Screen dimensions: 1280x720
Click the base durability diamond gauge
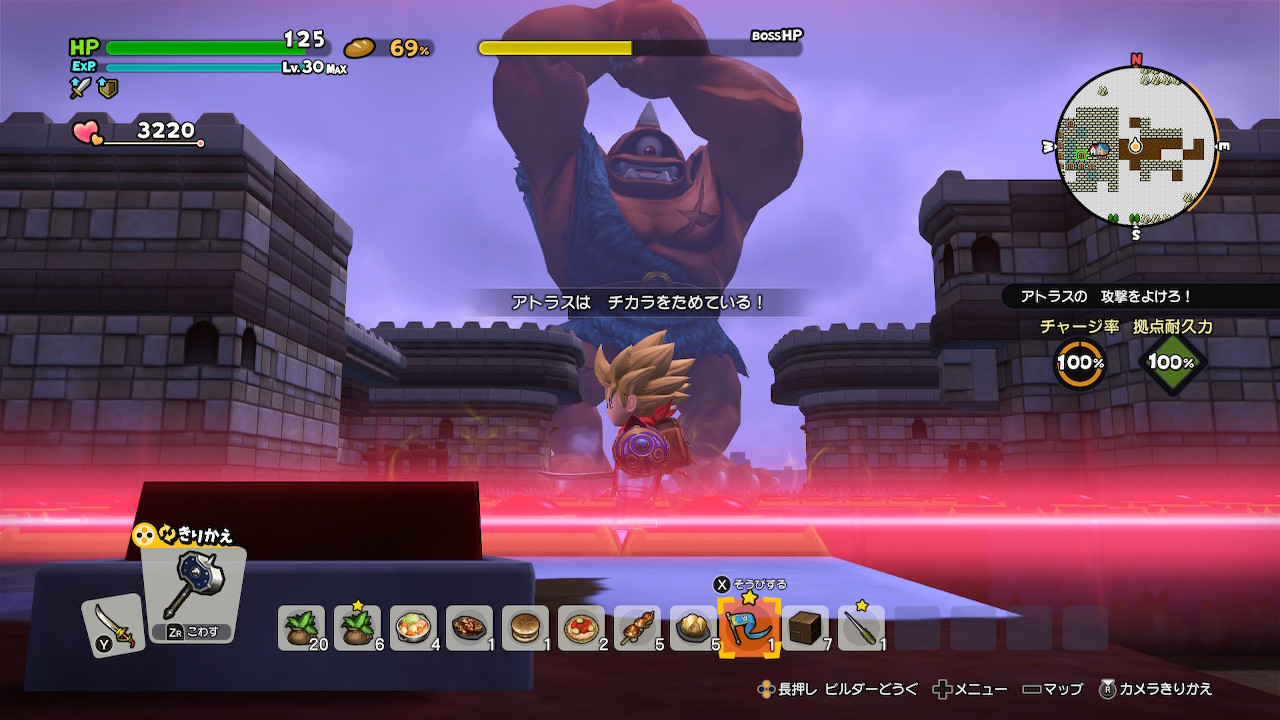coord(1171,363)
